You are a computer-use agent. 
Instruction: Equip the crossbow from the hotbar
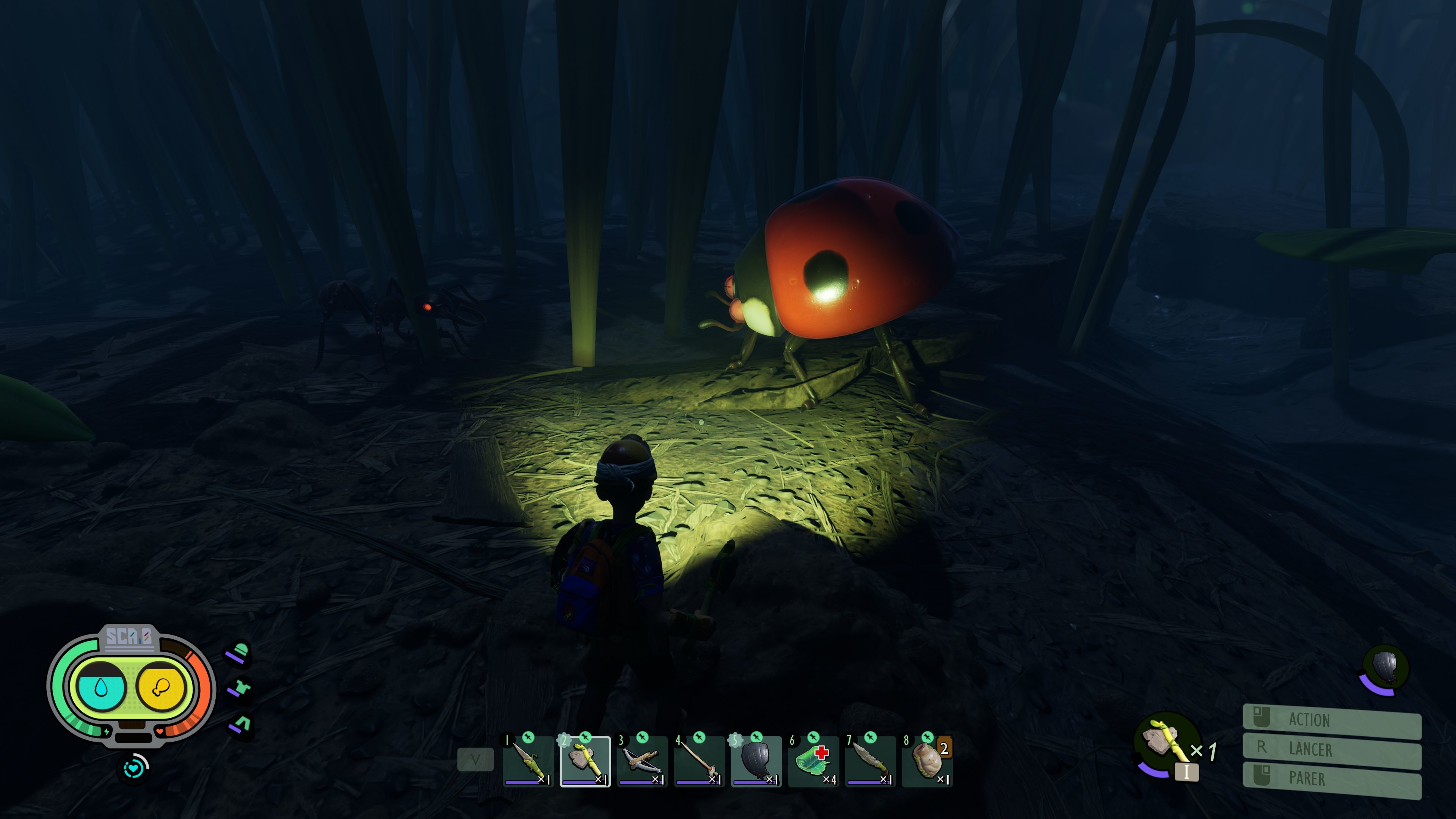pyautogui.click(x=642, y=761)
